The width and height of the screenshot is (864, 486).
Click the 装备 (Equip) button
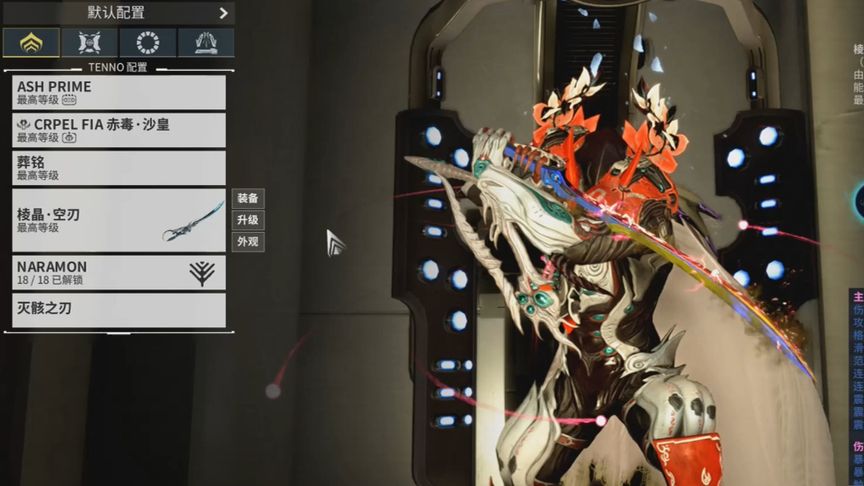248,198
